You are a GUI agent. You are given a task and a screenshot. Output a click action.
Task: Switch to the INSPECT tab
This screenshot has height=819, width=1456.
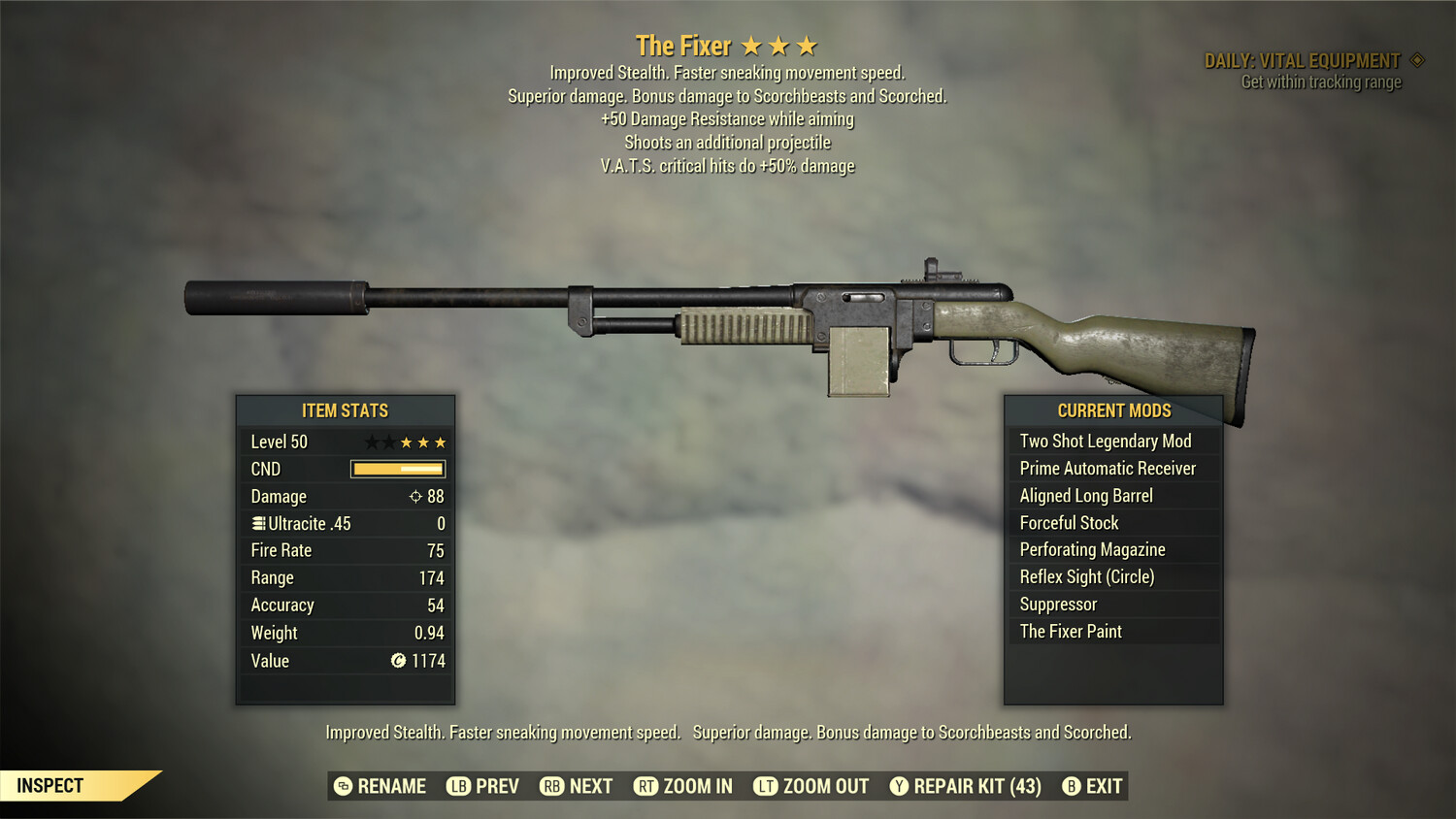50,786
